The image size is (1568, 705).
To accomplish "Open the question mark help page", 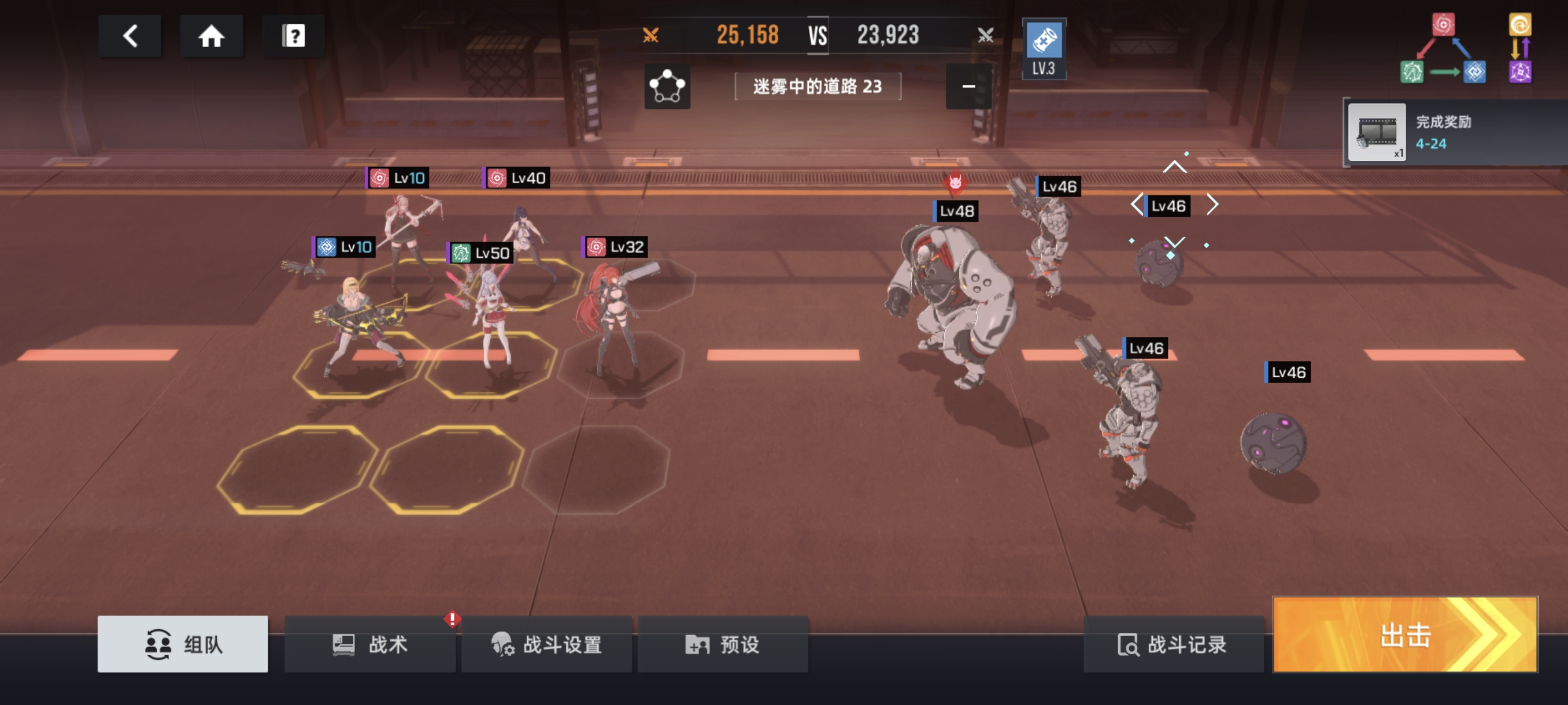I will click(x=293, y=36).
